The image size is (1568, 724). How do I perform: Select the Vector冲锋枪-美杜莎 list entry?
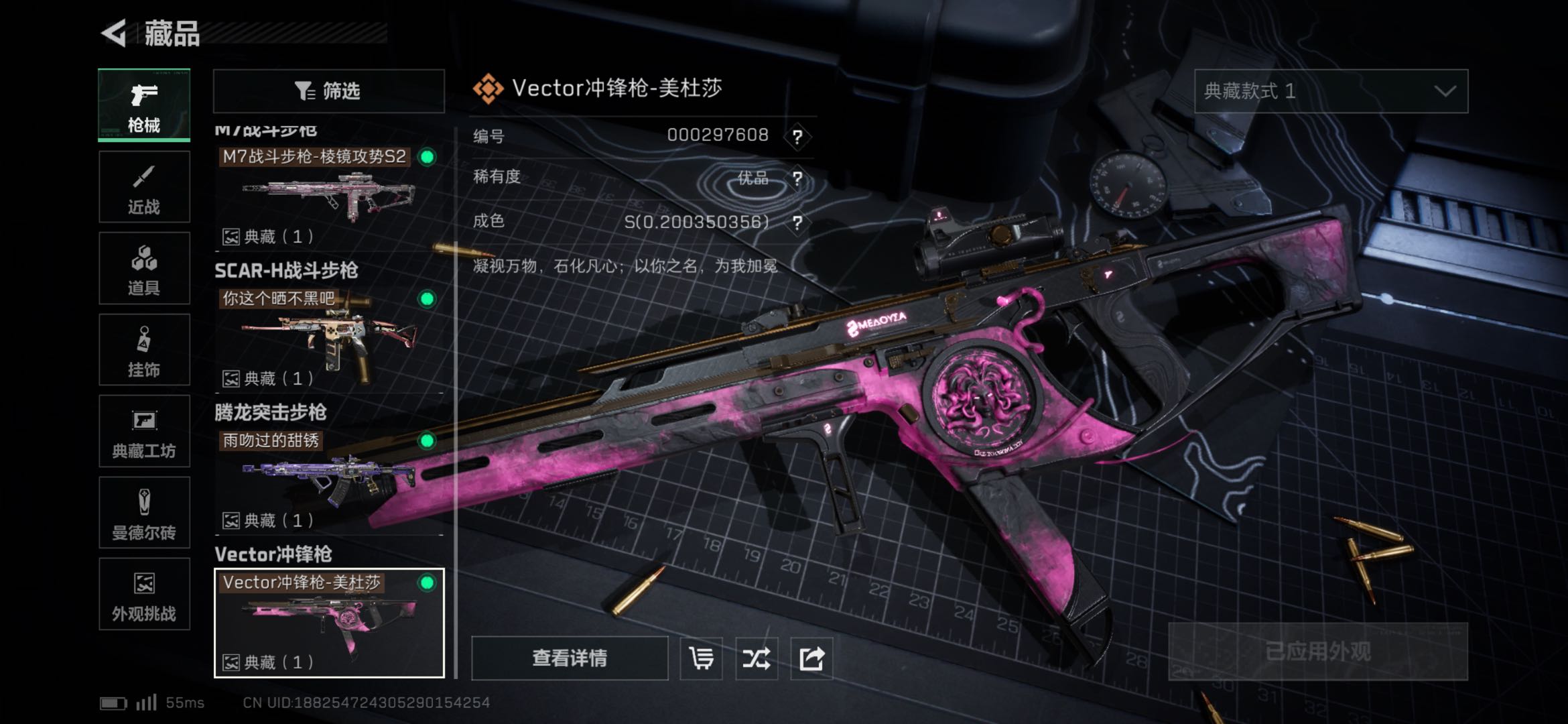[328, 623]
